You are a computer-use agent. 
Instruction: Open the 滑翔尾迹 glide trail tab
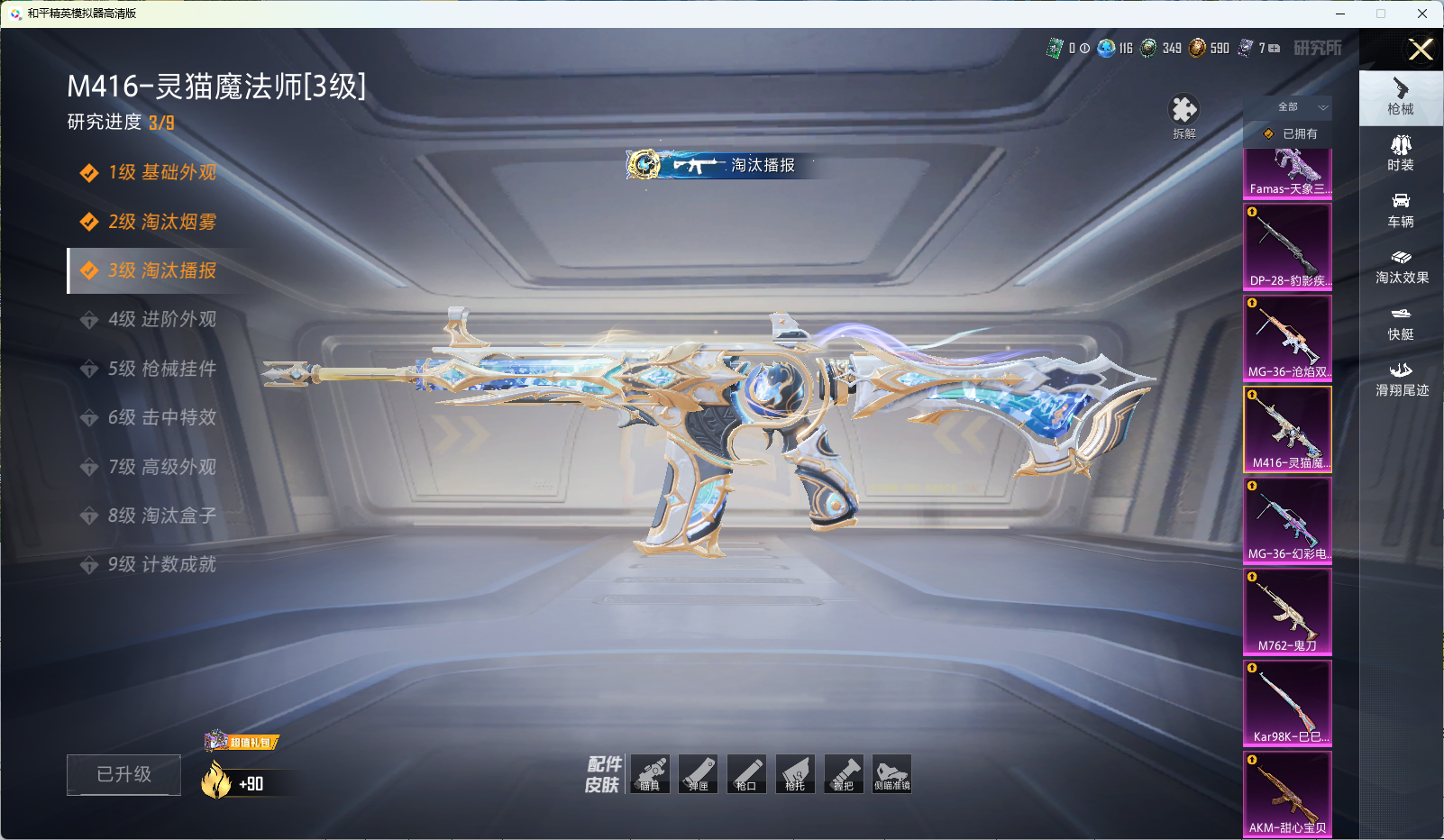[1401, 379]
